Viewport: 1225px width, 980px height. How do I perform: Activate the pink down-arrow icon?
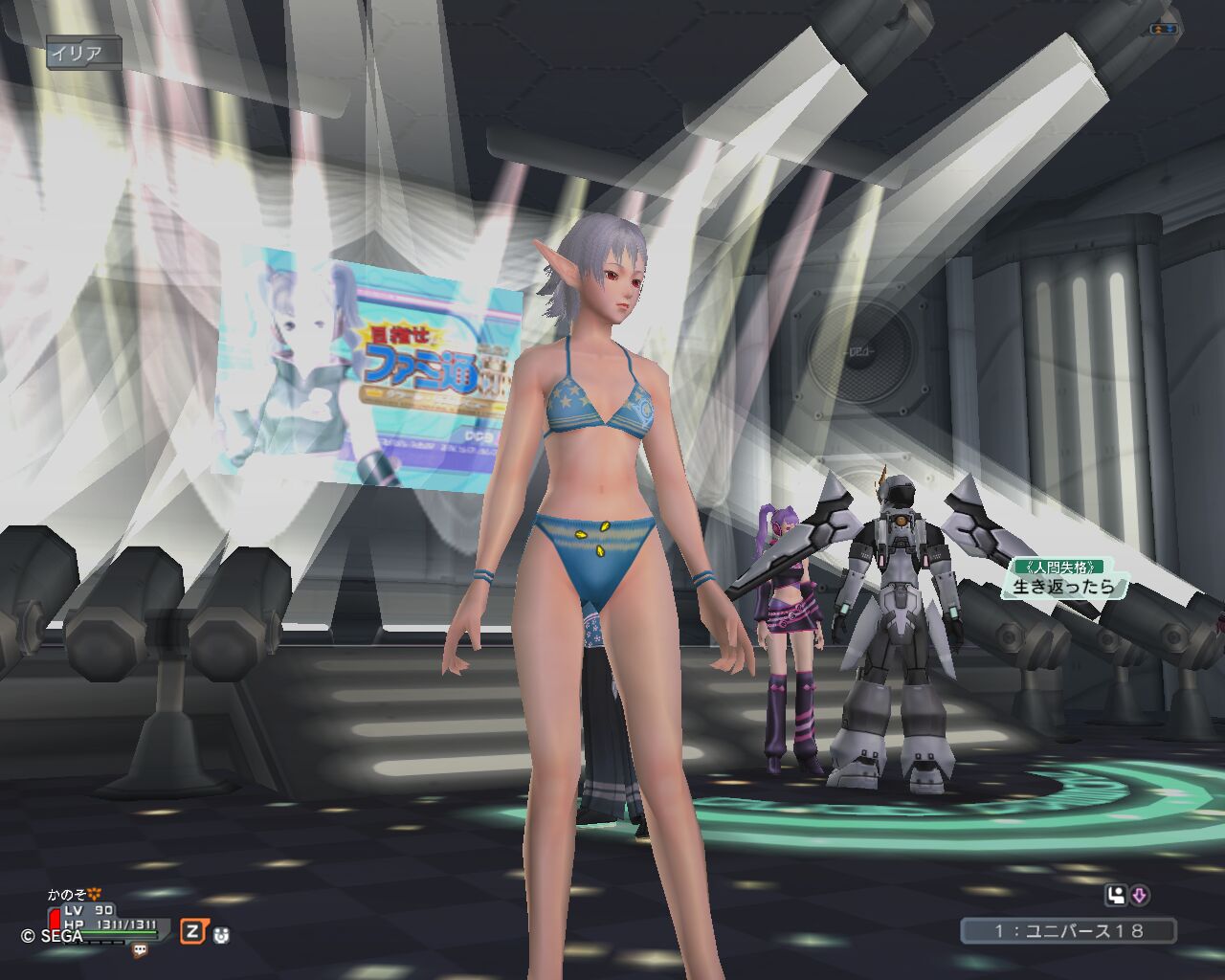pos(1139,896)
